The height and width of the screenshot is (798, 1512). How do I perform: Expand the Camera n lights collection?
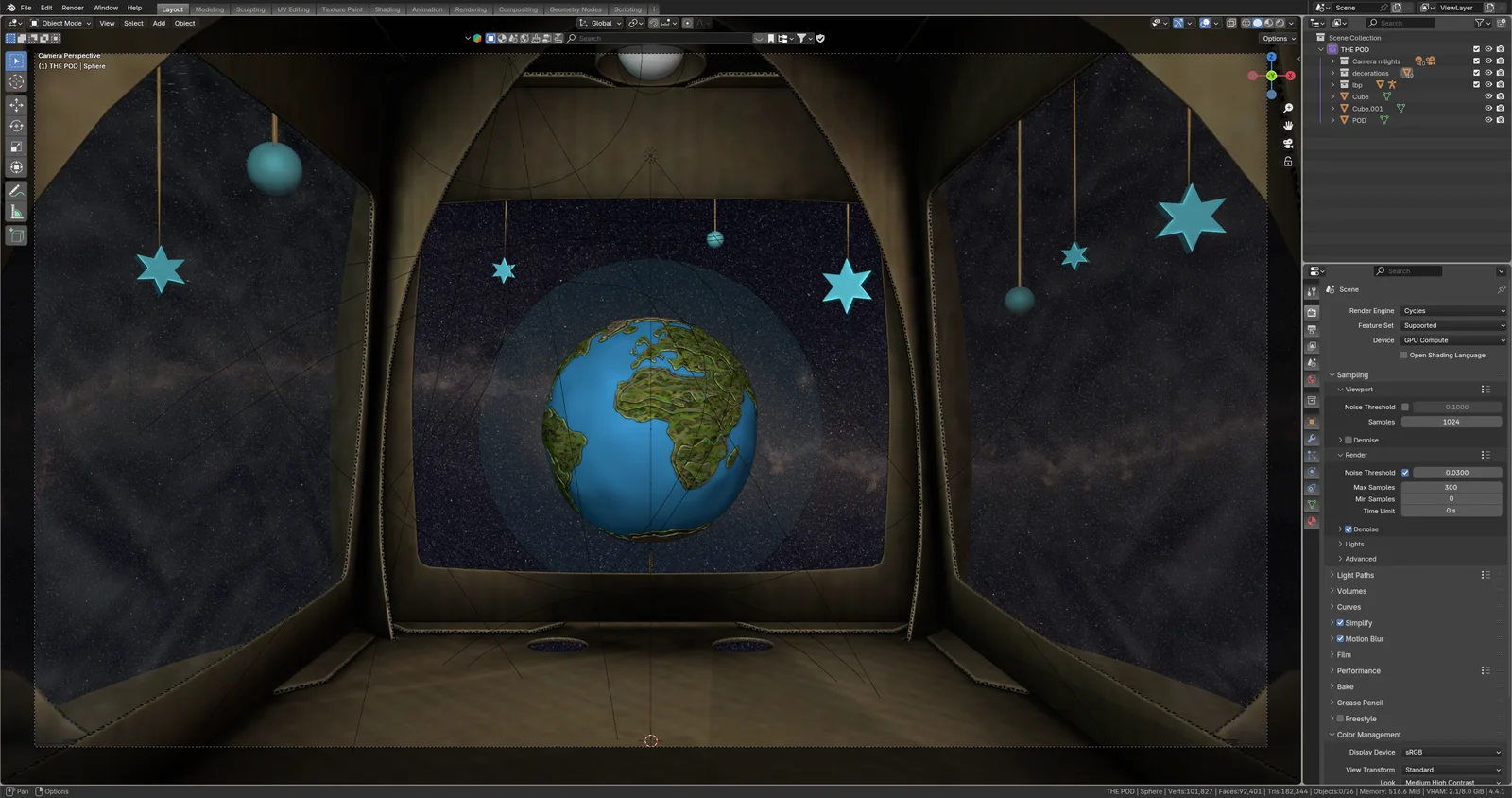coord(1332,61)
